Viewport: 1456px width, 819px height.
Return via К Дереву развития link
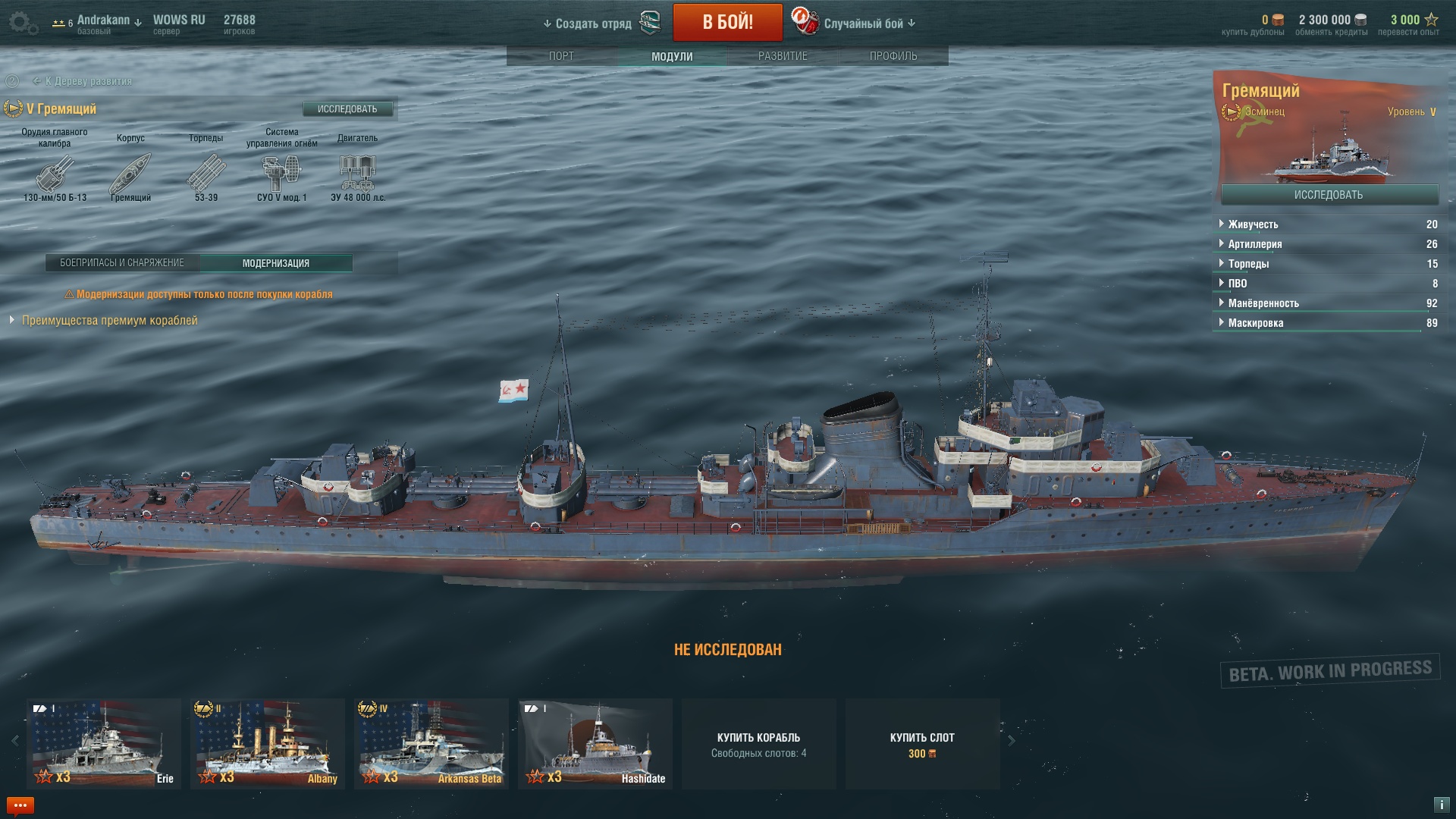[88, 81]
